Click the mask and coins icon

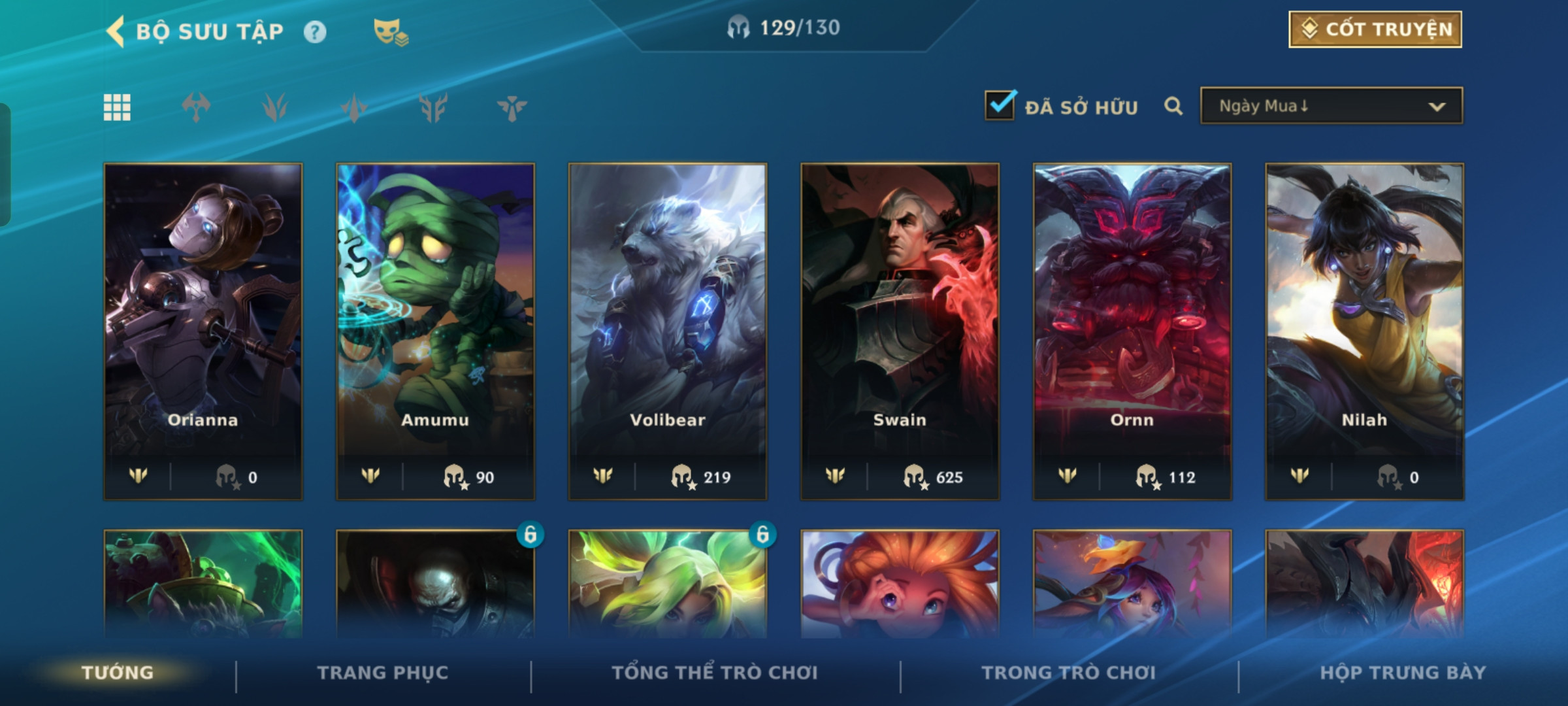tap(390, 32)
